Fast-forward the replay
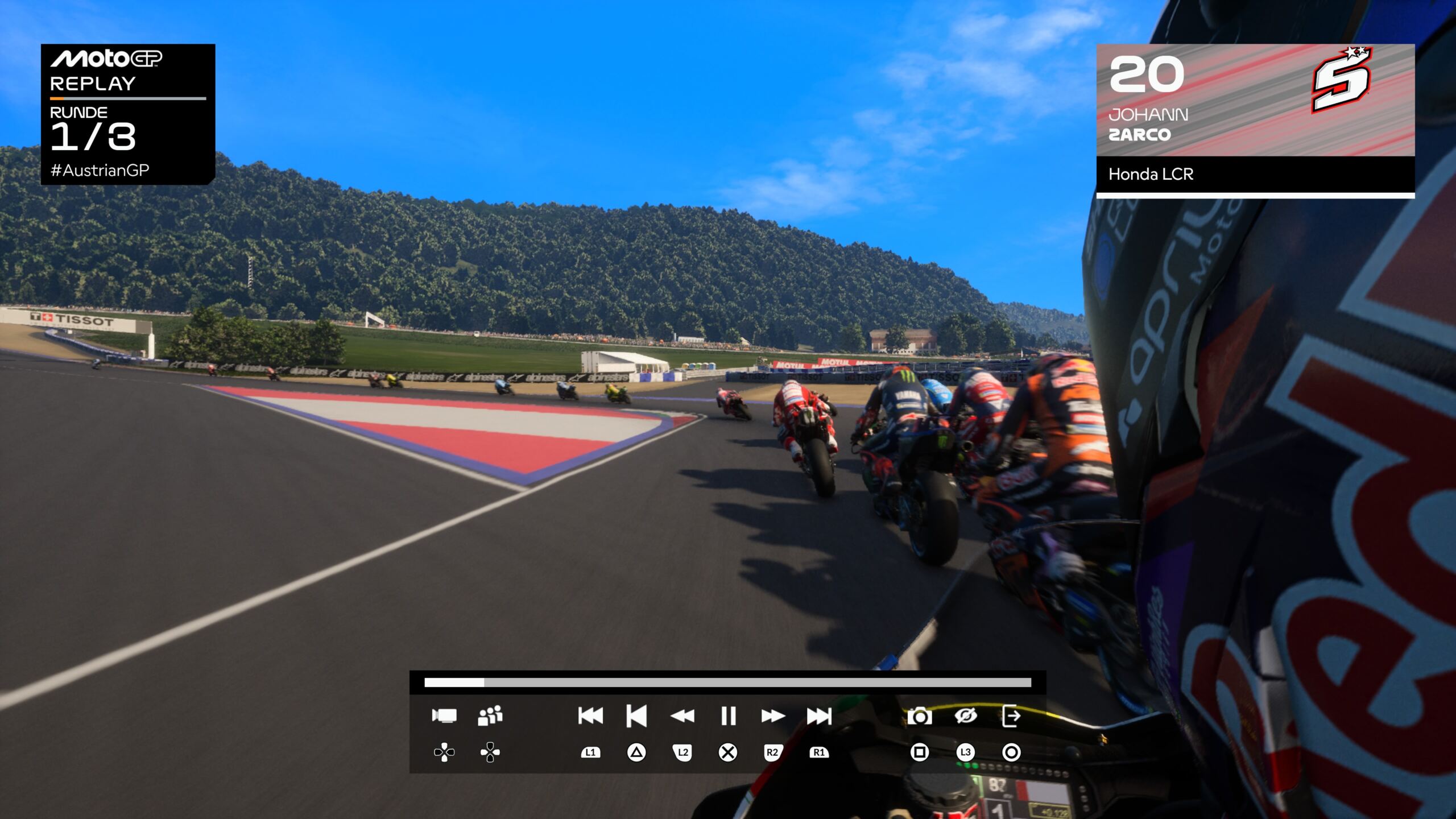The width and height of the screenshot is (1456, 819). point(773,715)
